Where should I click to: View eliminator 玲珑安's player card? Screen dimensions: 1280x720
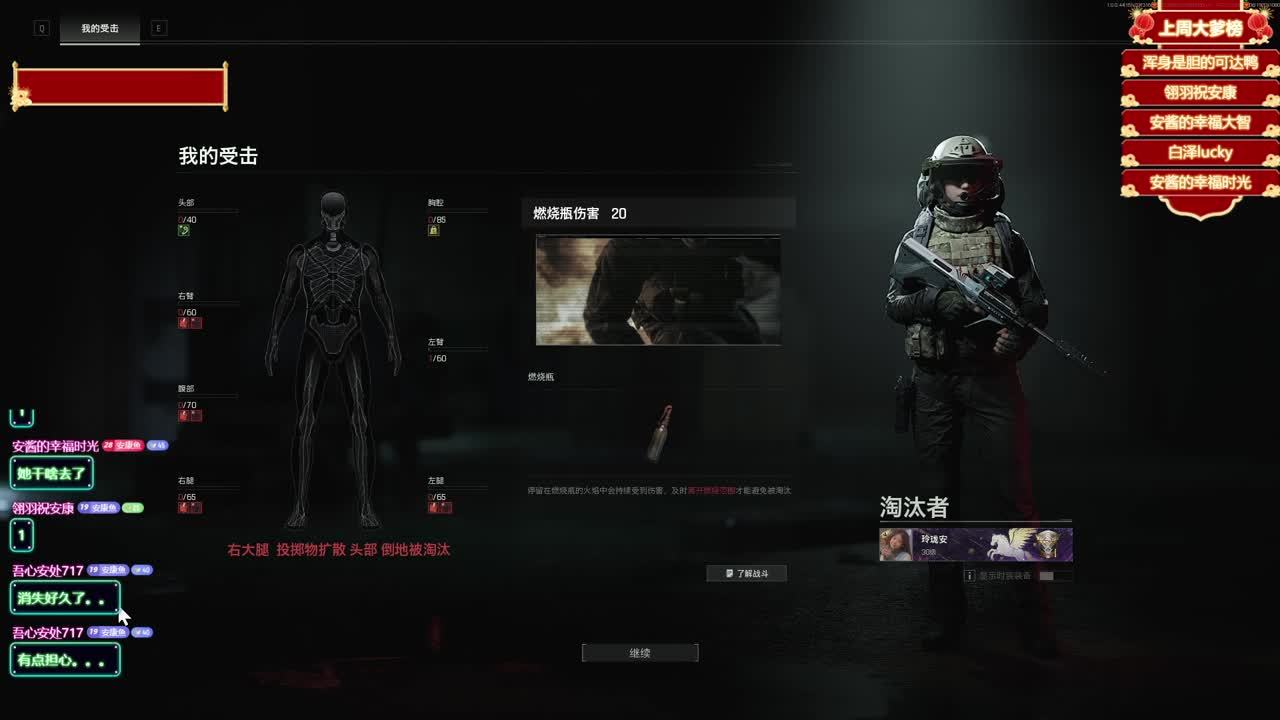975,545
